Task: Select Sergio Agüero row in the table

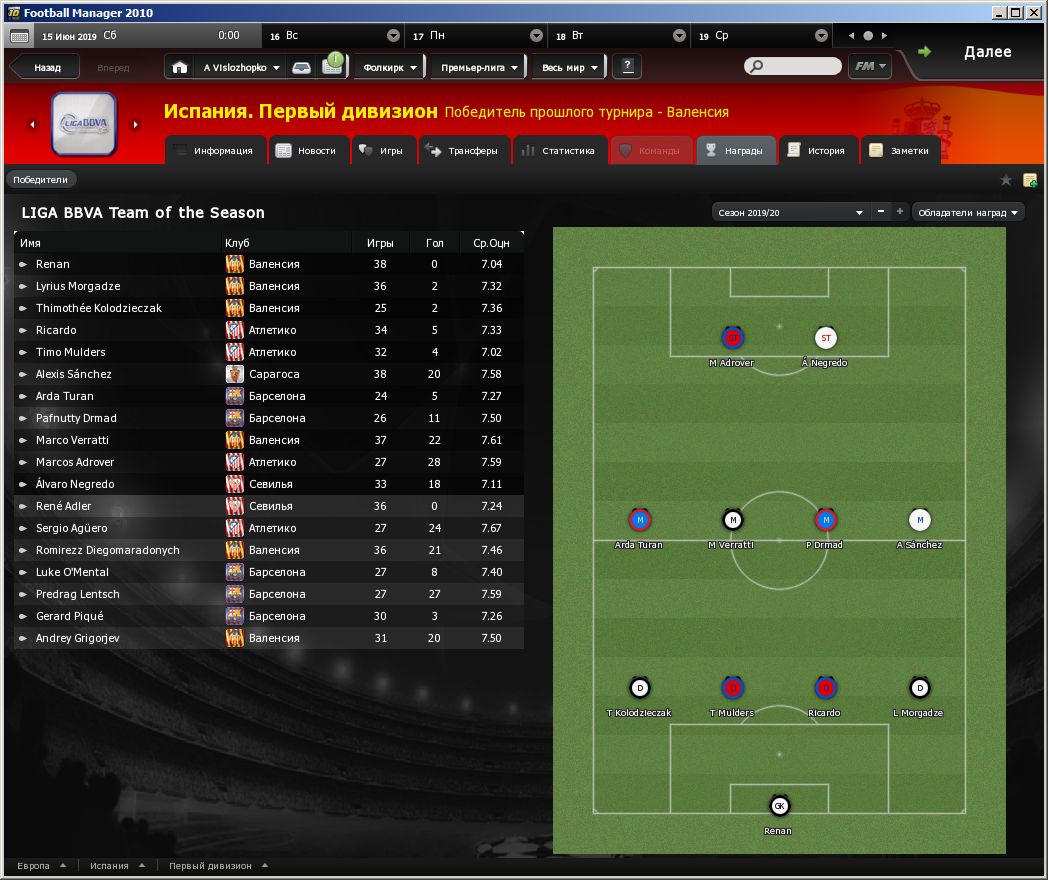Action: click(69, 528)
